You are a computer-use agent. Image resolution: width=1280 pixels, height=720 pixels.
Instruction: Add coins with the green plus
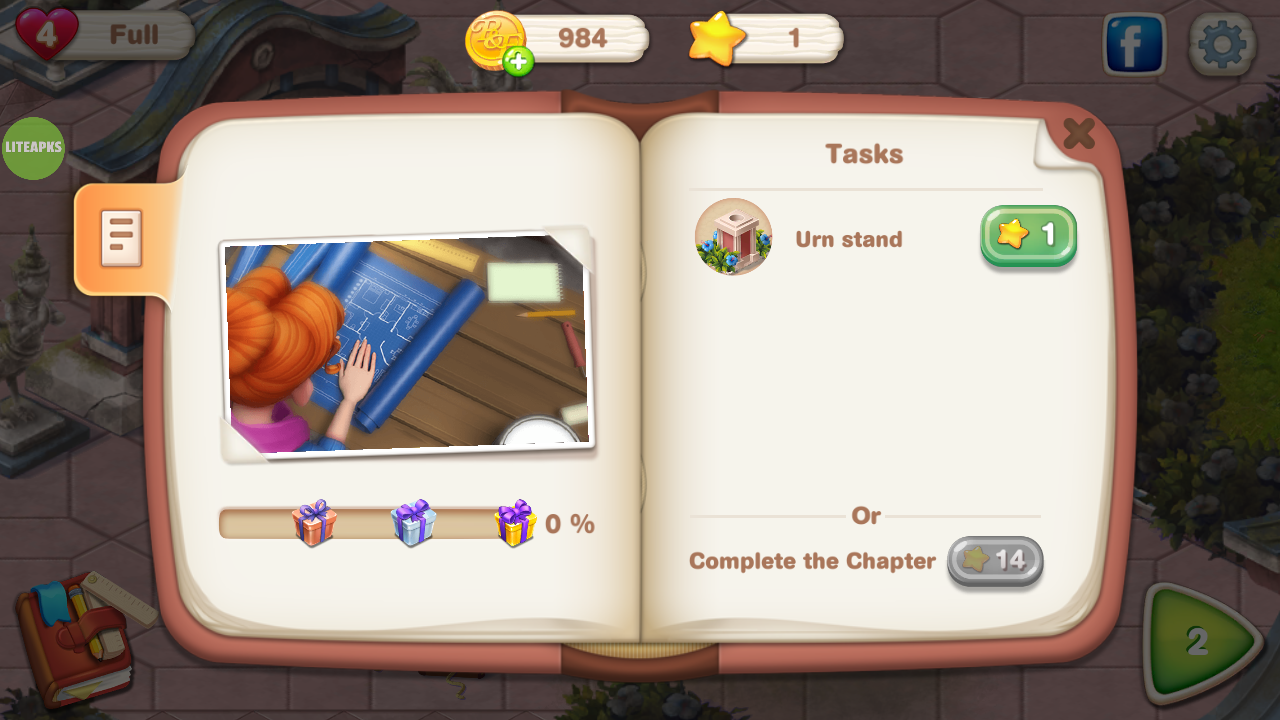518,62
